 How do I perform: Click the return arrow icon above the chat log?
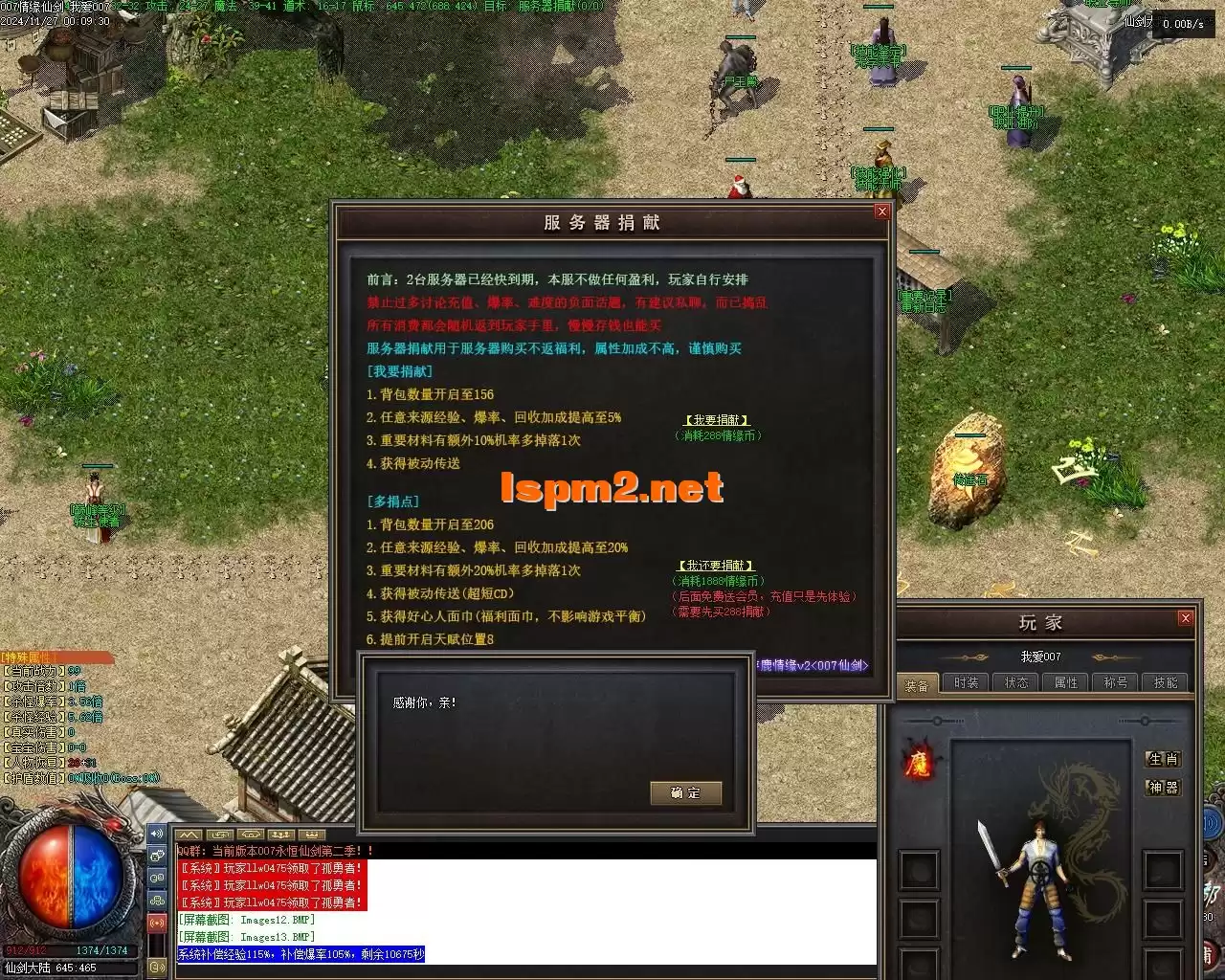click(x=221, y=834)
